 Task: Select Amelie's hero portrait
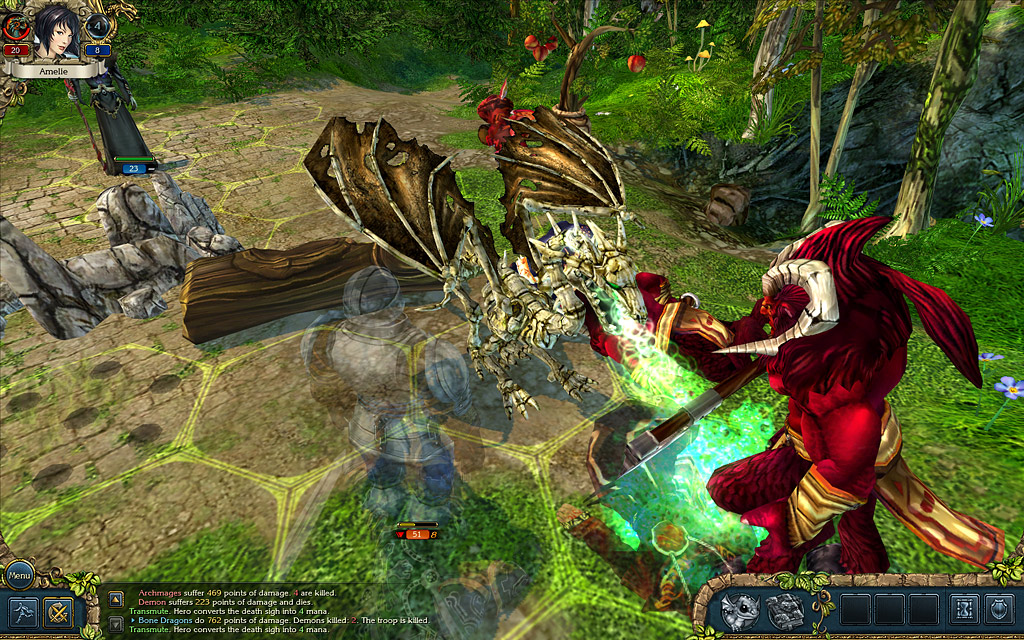[x=58, y=32]
